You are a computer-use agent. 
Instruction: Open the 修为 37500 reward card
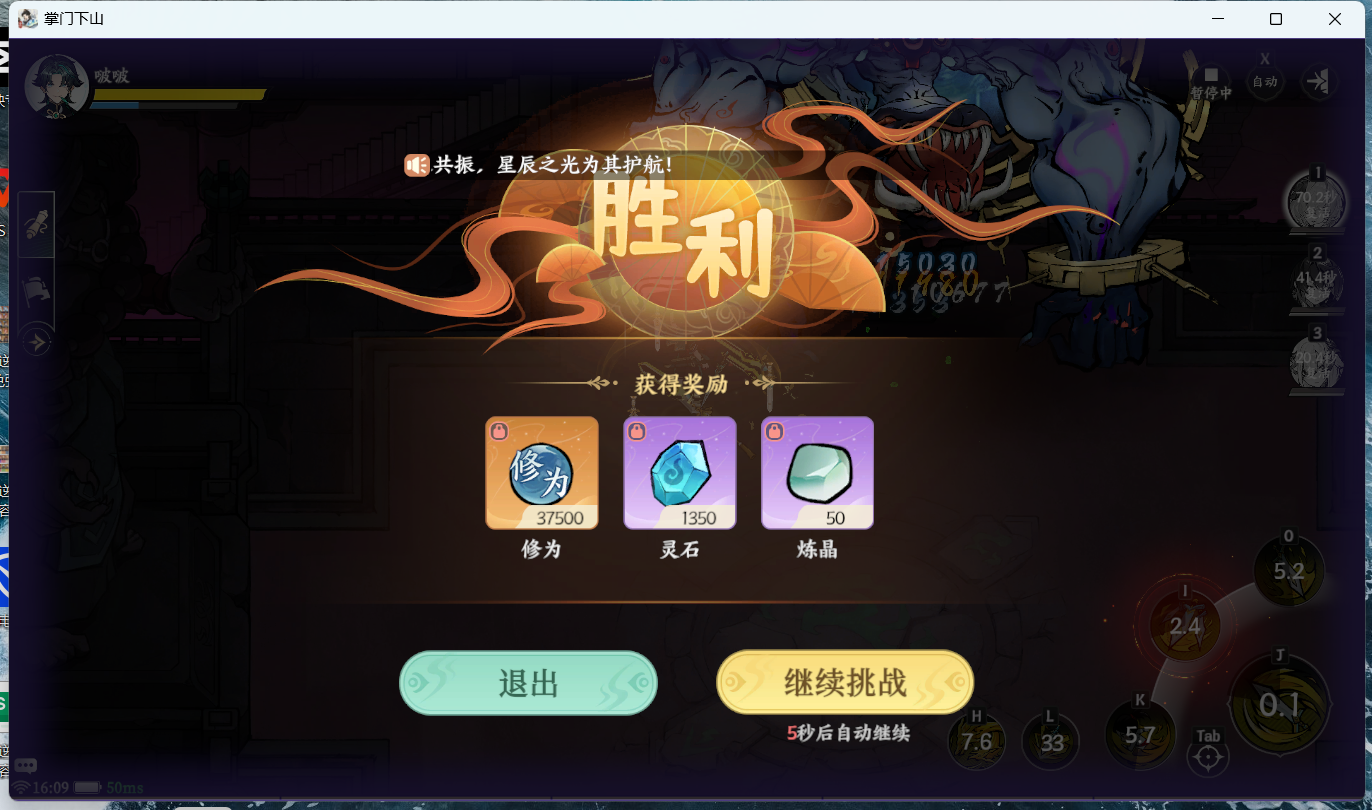[541, 472]
